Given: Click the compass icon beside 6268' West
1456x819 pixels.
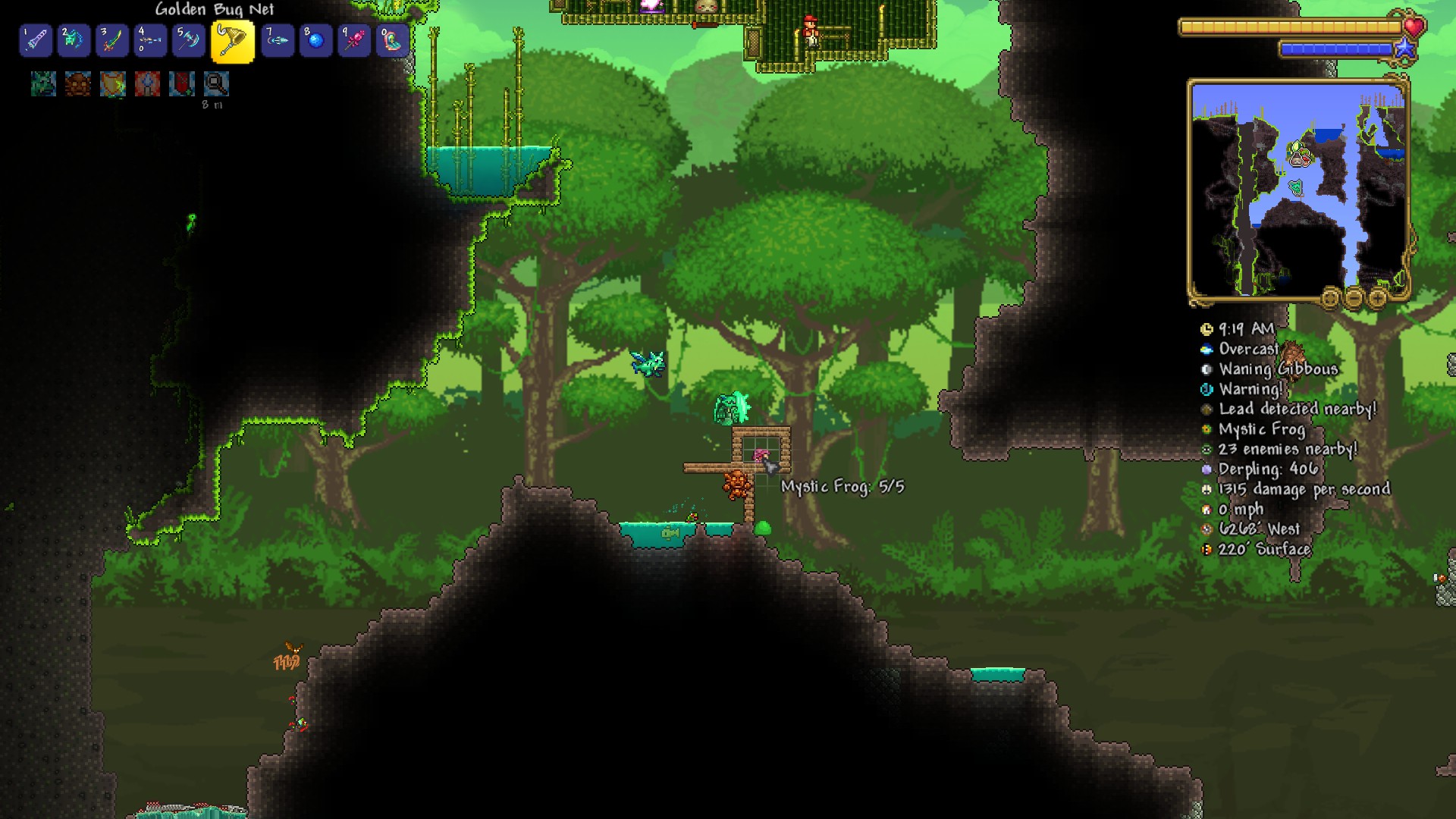Looking at the screenshot, I should [1206, 529].
